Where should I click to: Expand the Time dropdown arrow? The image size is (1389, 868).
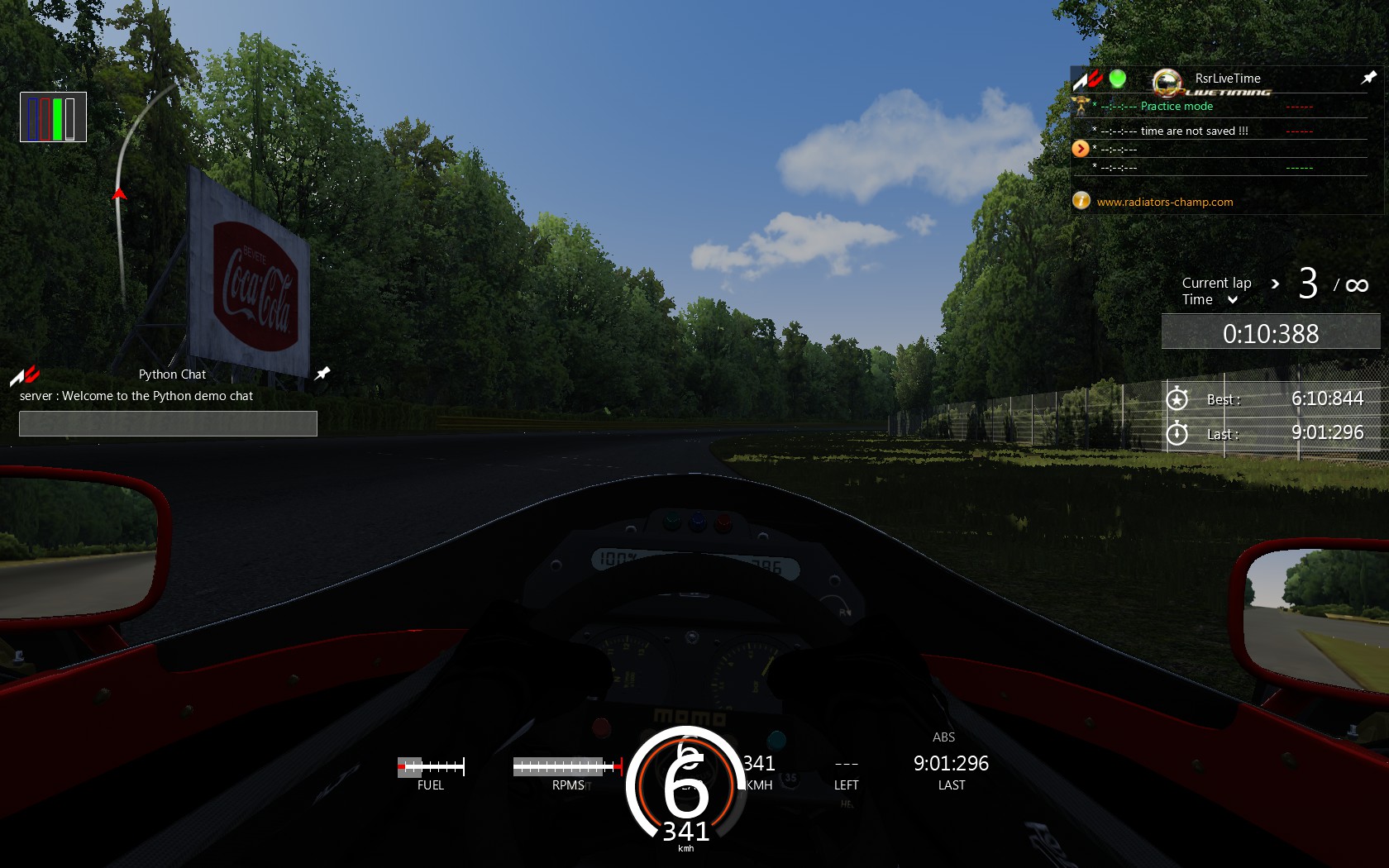point(1232,300)
